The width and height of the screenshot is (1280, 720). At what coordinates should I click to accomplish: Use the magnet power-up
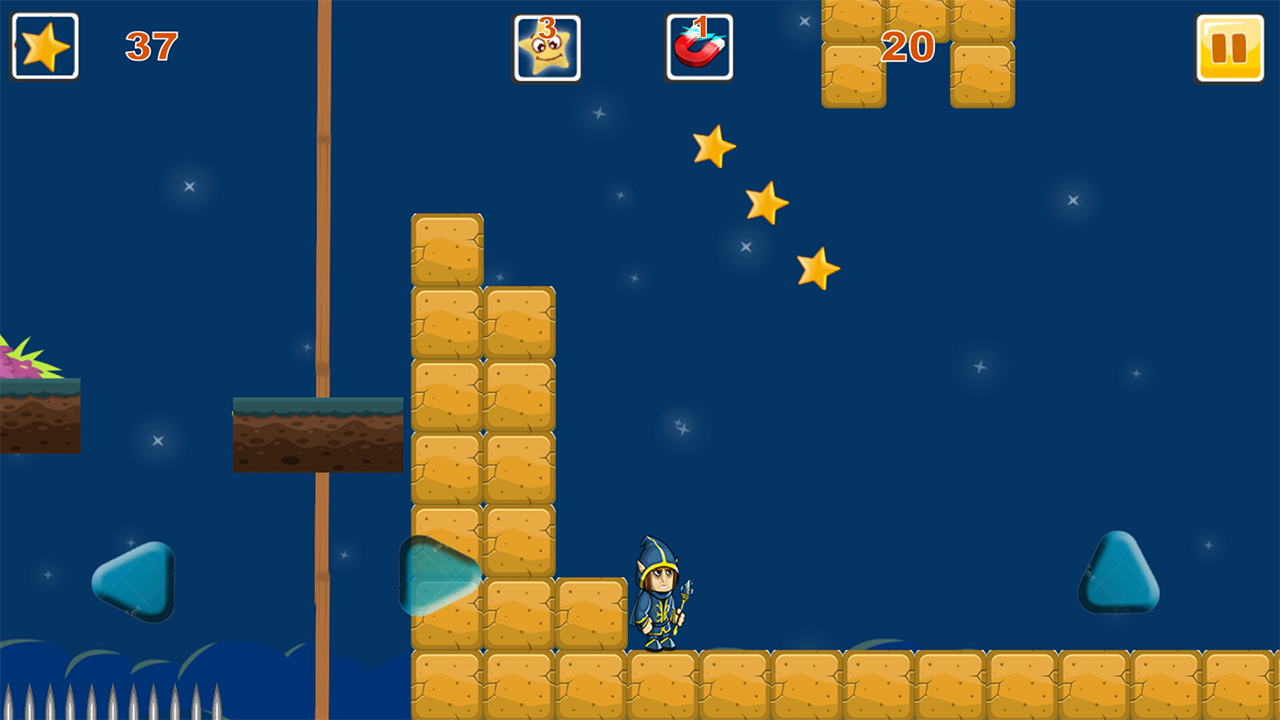pyautogui.click(x=700, y=47)
